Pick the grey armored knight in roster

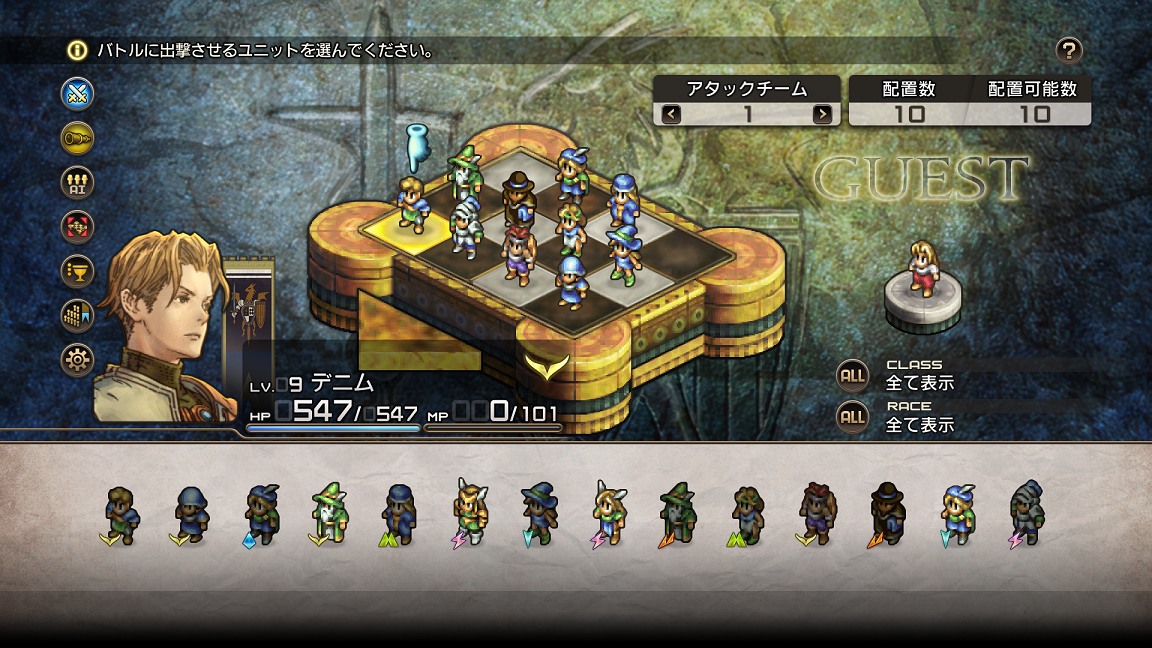pyautogui.click(x=1026, y=513)
